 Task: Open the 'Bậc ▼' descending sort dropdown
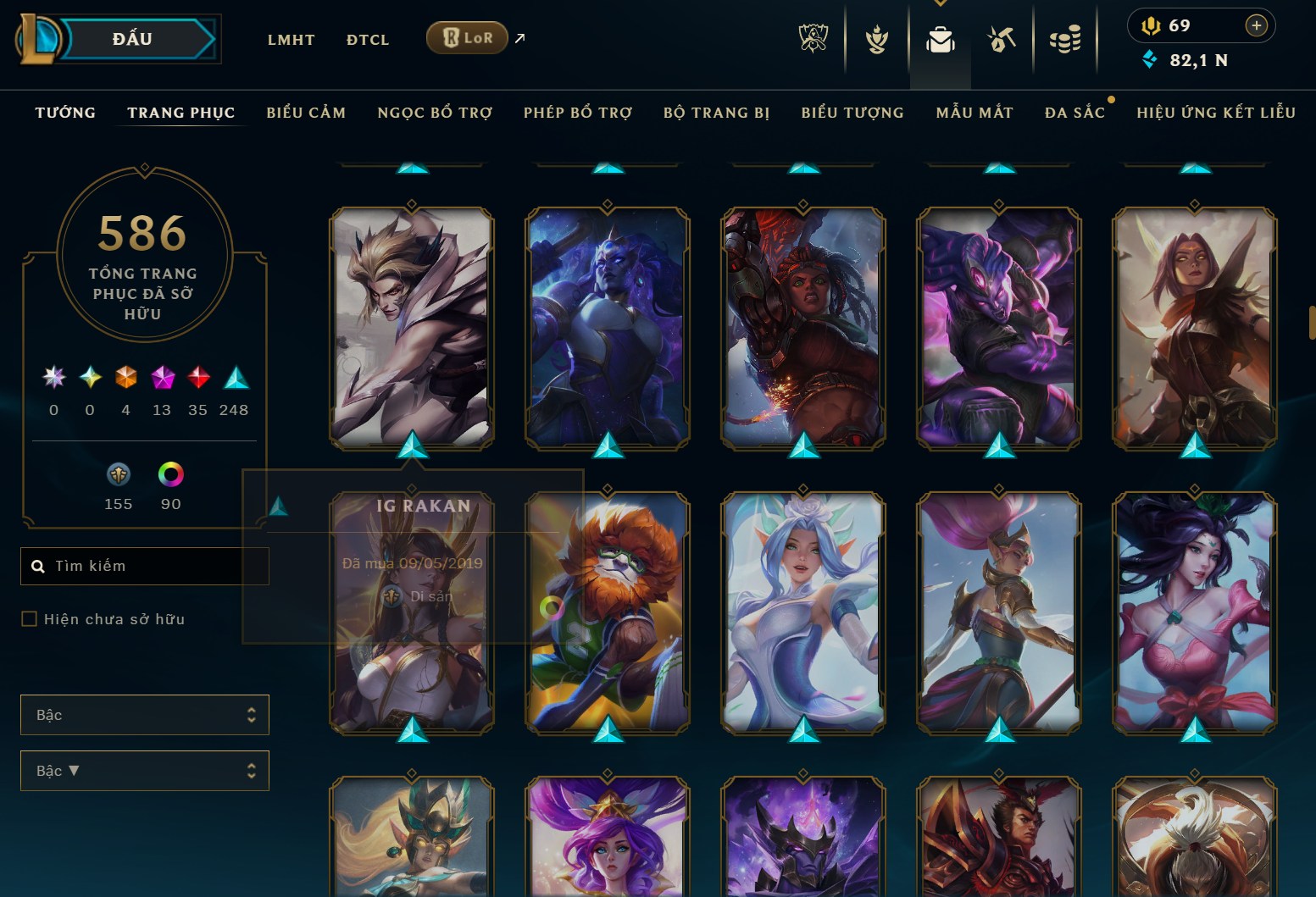pyautogui.click(x=144, y=771)
